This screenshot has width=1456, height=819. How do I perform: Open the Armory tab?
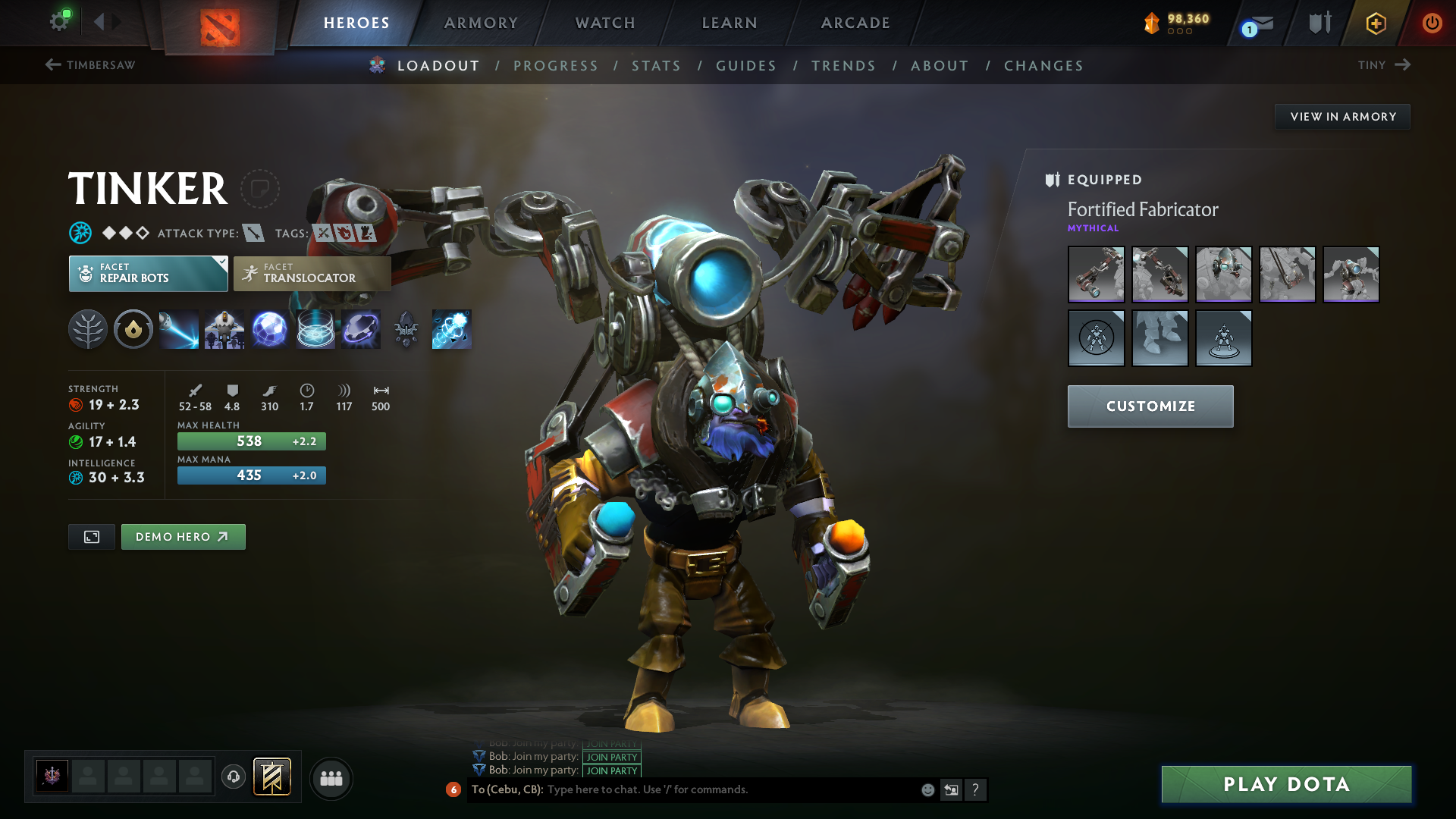tap(481, 23)
